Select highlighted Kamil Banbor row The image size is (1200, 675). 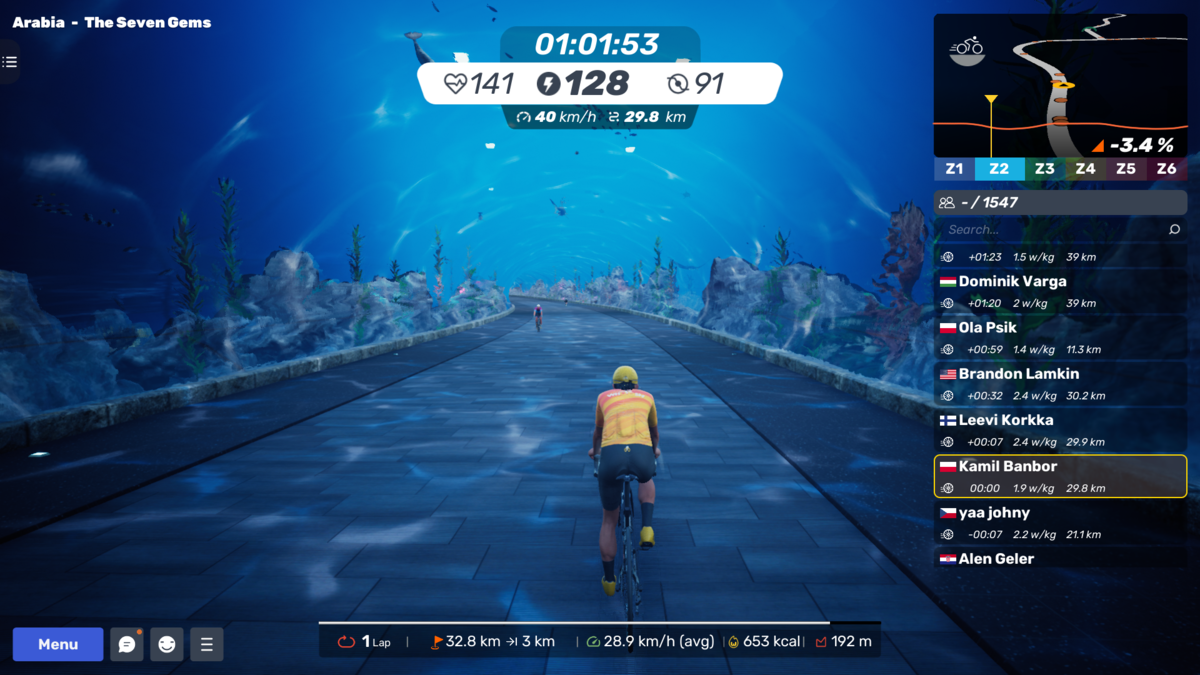point(1060,476)
